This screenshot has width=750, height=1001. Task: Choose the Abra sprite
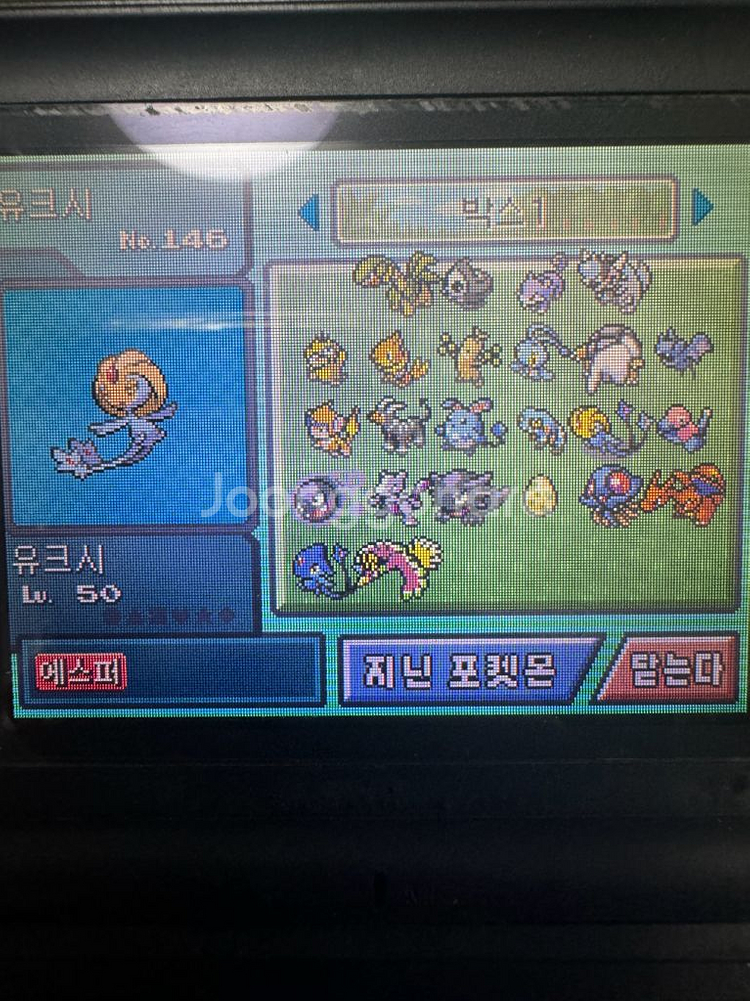click(397, 358)
